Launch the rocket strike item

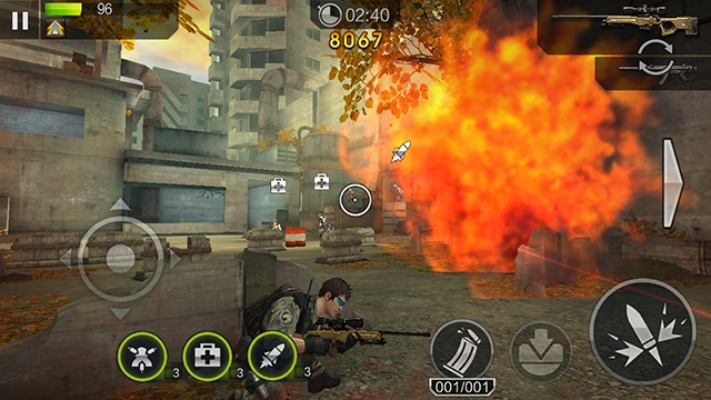271,355
